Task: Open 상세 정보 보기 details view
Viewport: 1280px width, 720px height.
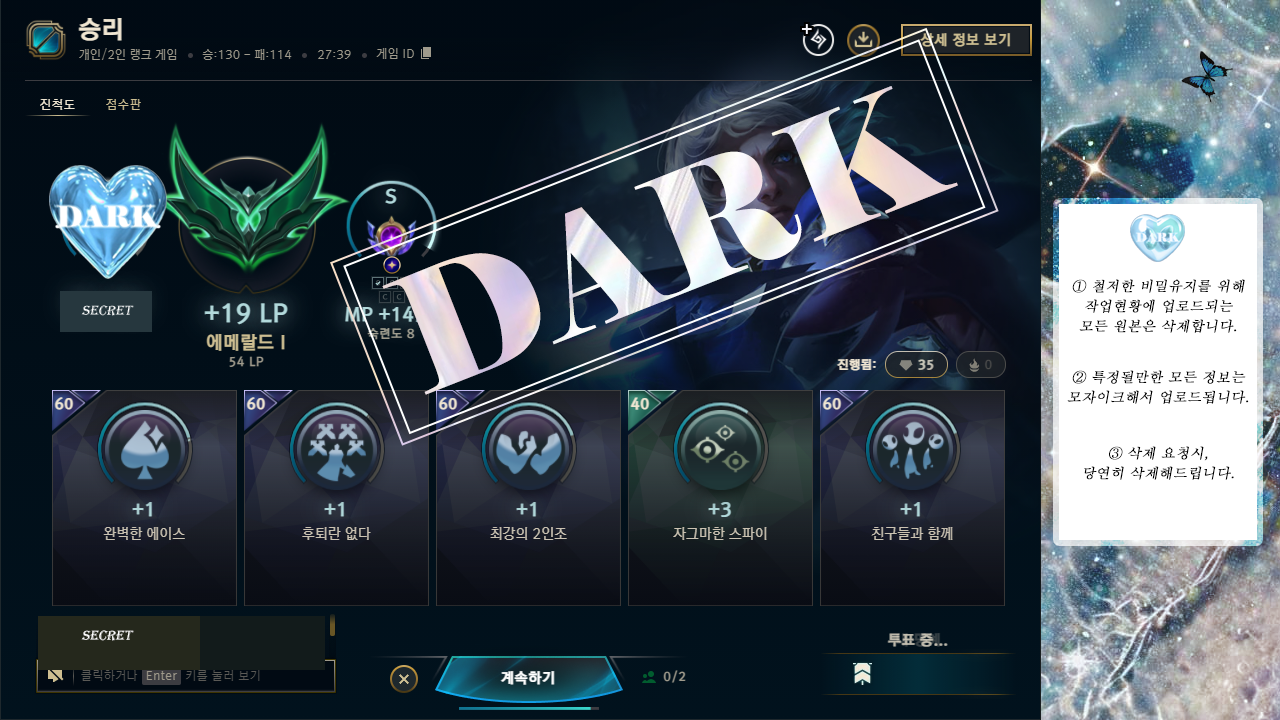Action: (x=966, y=40)
